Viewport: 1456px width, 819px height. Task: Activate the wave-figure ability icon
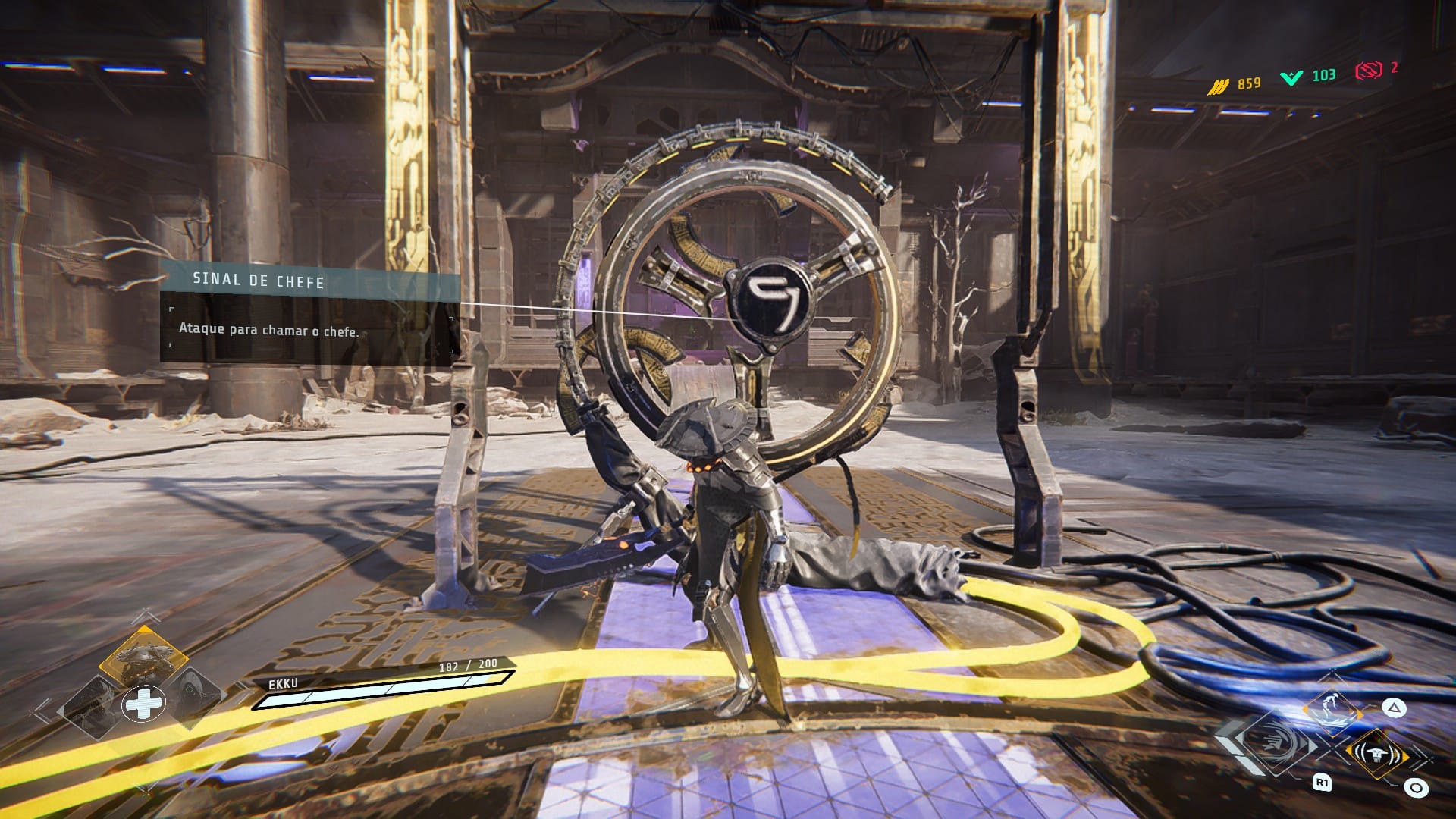pos(1331,710)
